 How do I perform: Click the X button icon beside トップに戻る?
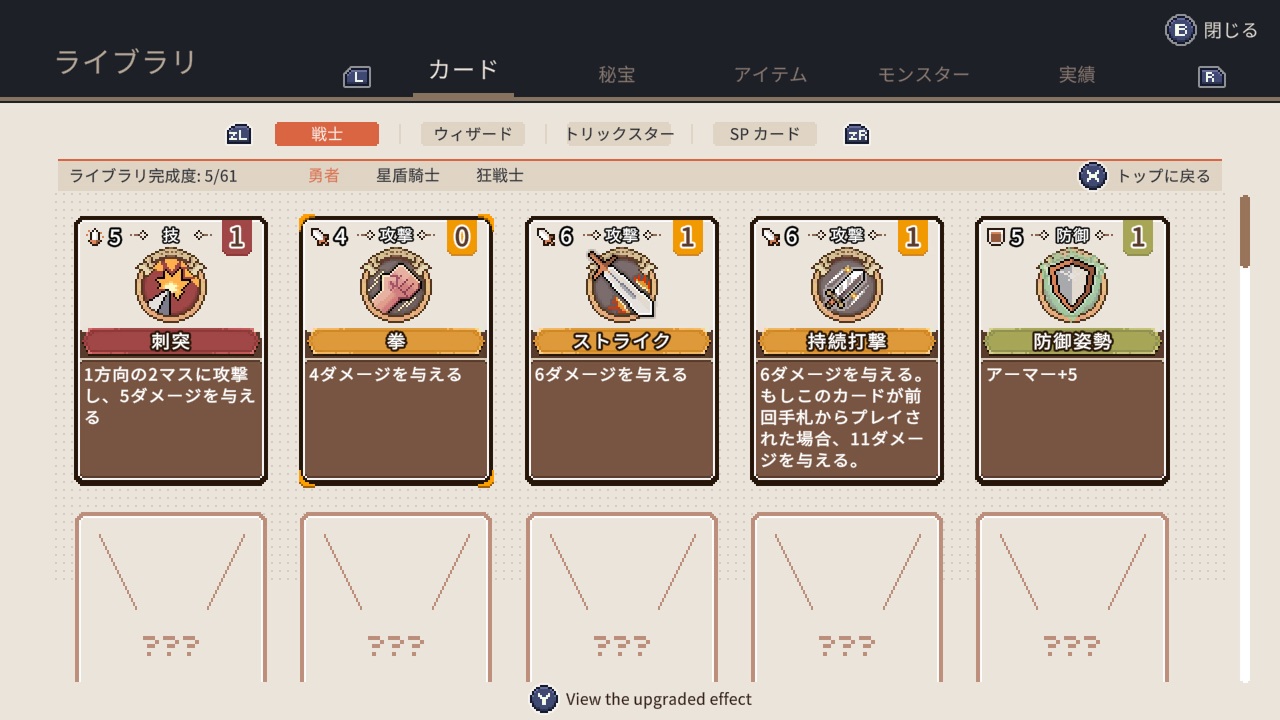(1092, 175)
